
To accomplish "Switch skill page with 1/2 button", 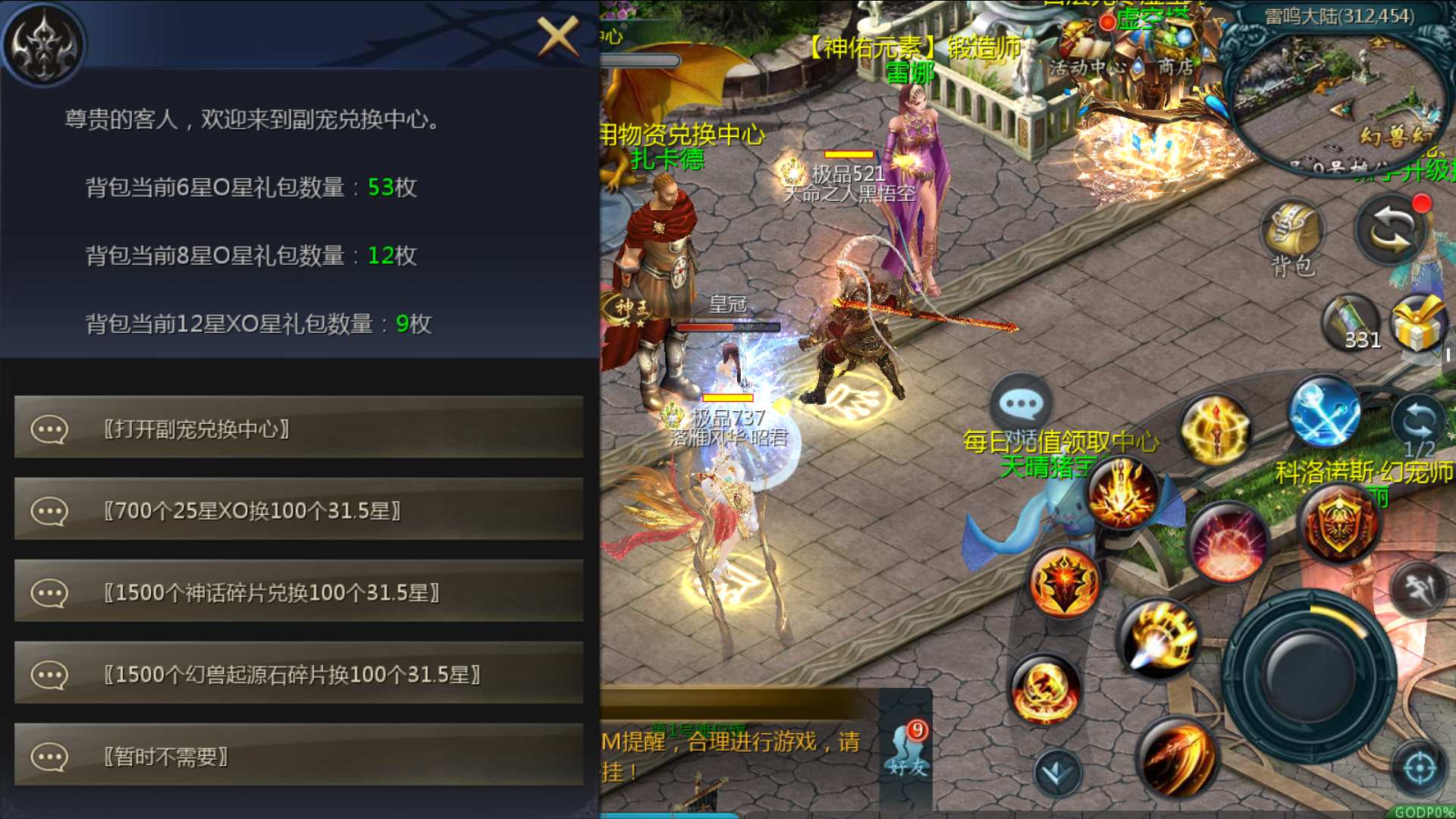I will [1418, 425].
